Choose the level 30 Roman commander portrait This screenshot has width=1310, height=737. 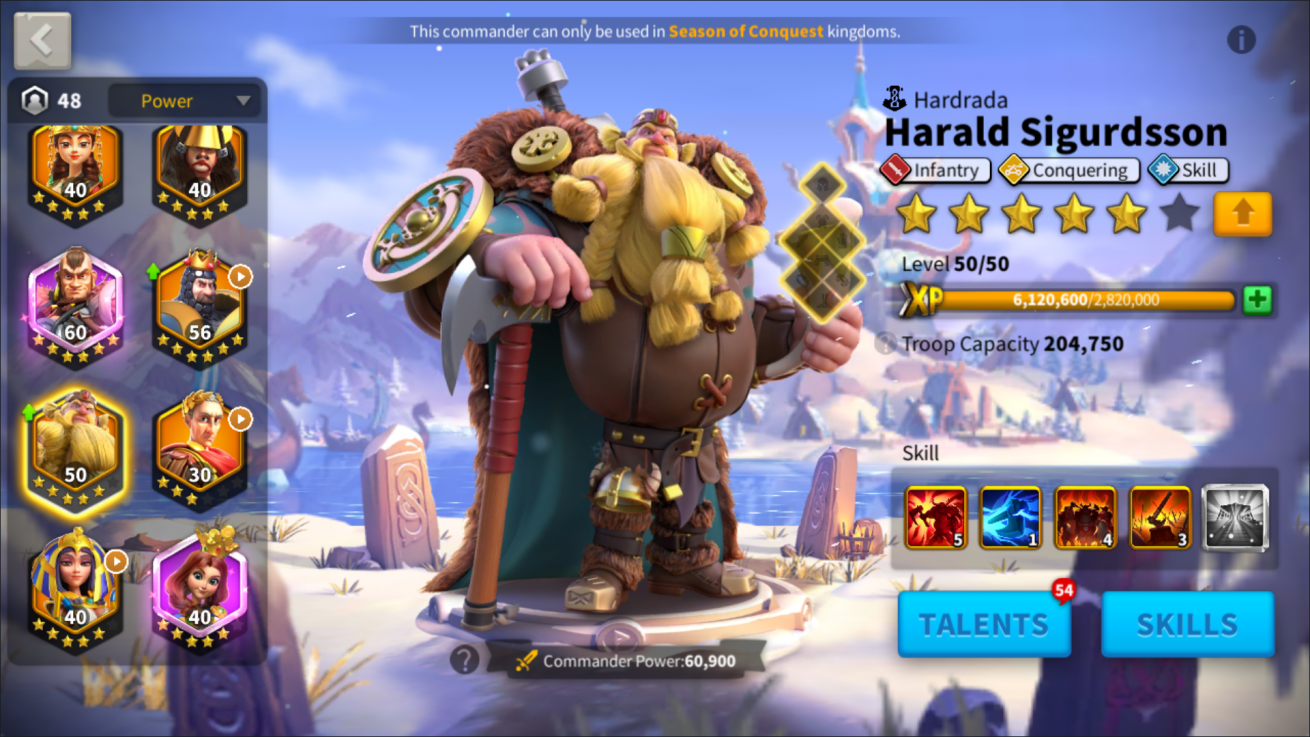click(200, 445)
